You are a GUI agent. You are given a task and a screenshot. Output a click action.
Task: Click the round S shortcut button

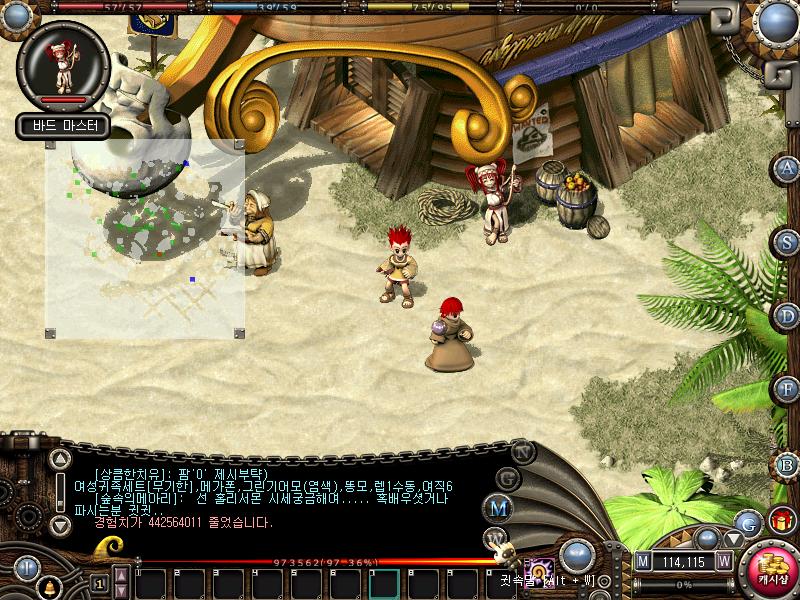787,242
